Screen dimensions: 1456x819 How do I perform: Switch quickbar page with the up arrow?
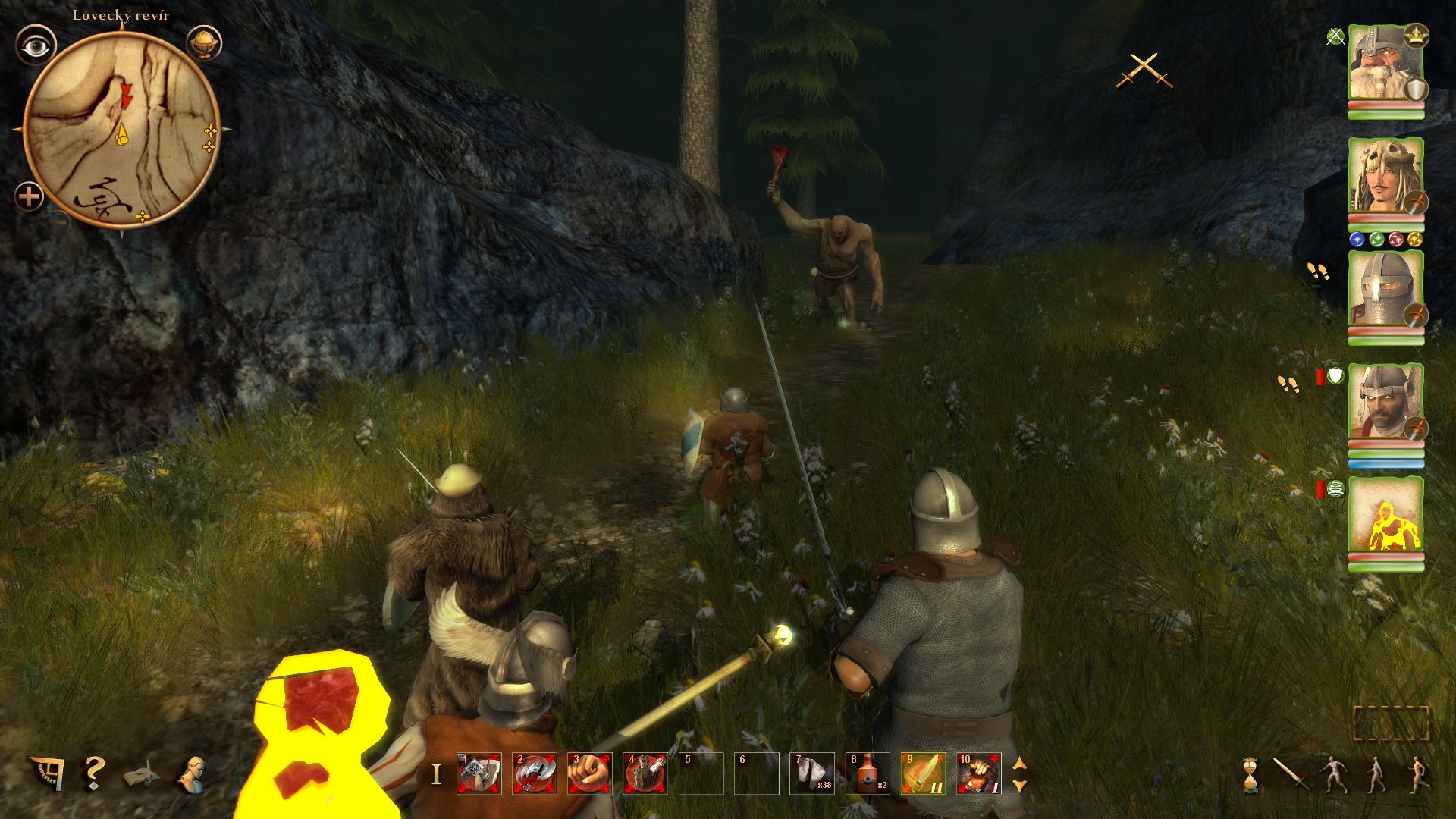click(1020, 764)
